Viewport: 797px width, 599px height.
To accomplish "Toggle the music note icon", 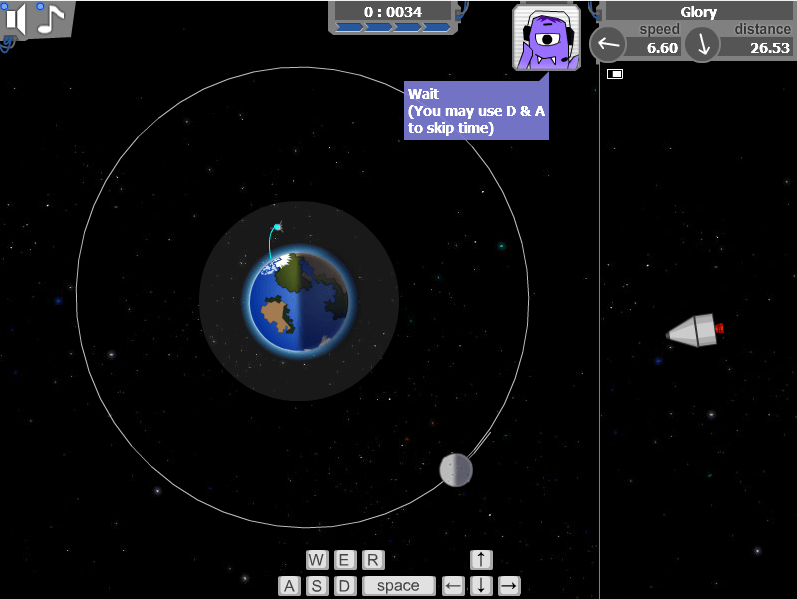I will click(50, 19).
